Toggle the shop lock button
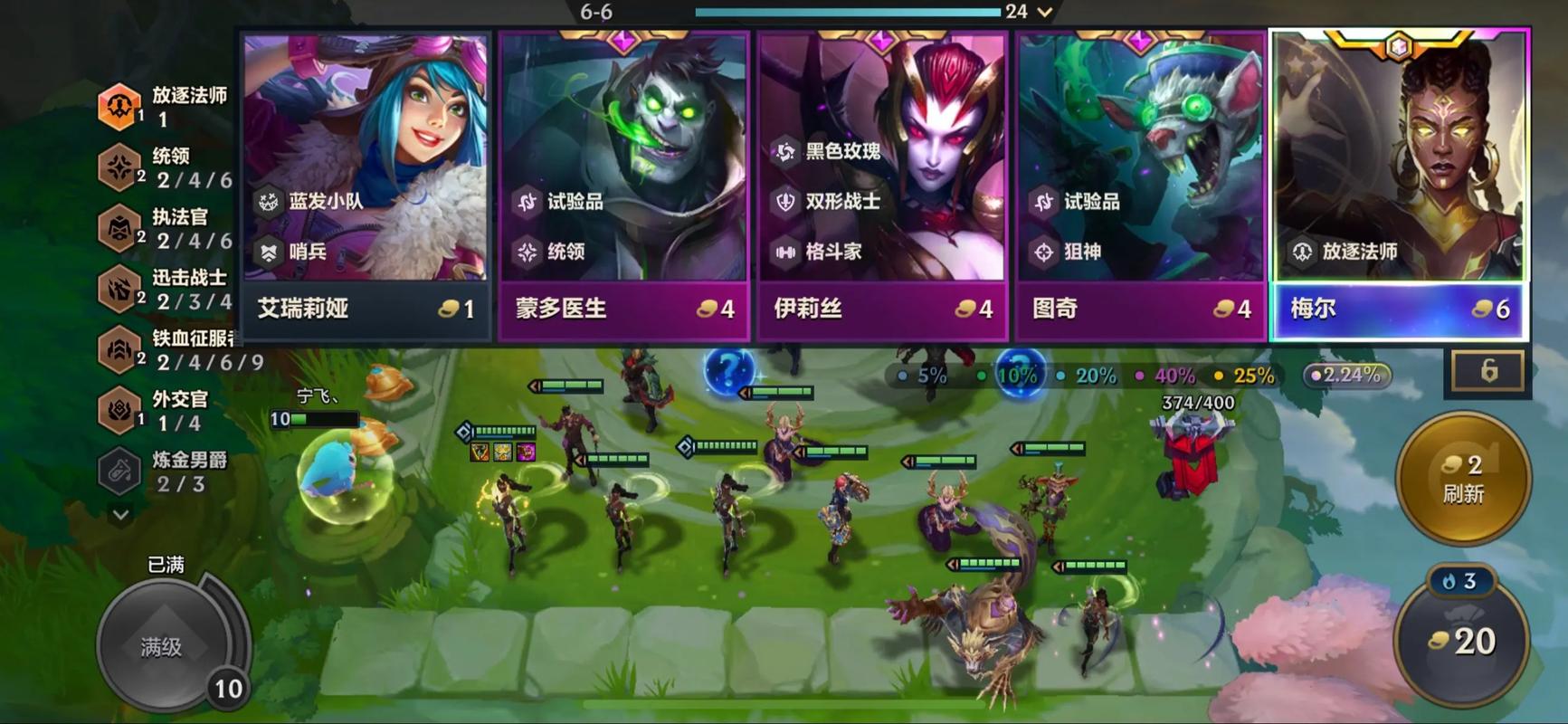The height and width of the screenshot is (724, 1568). coord(1488,371)
